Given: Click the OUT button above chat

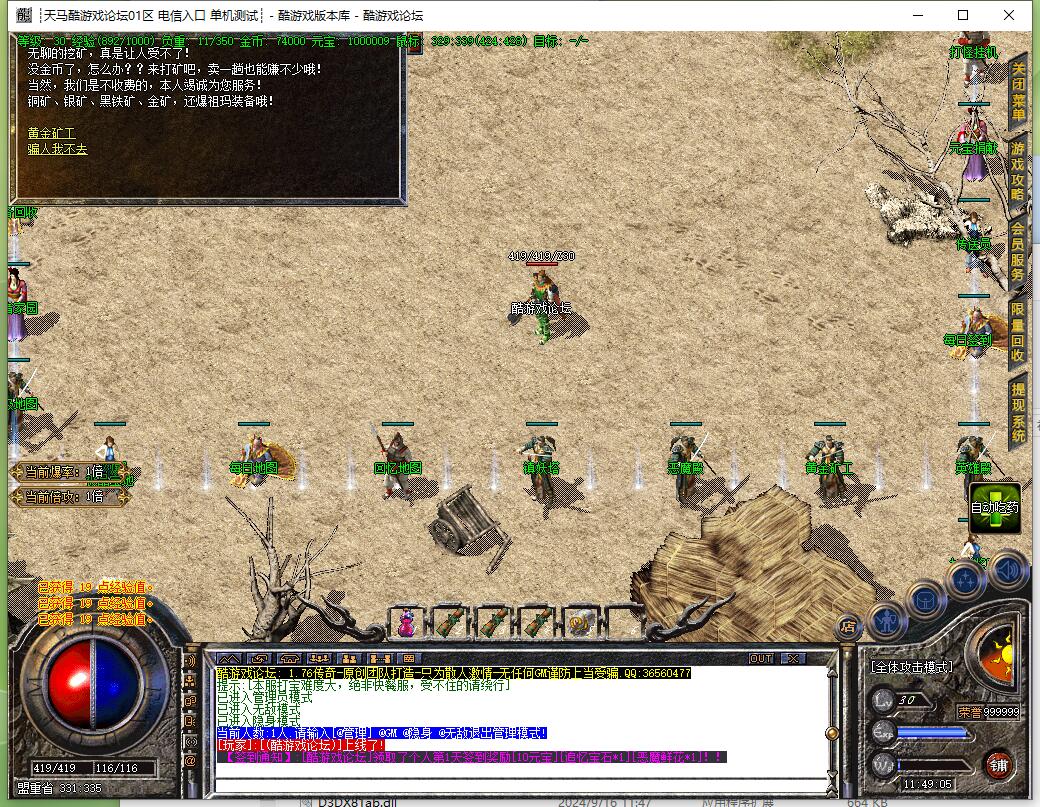Looking at the screenshot, I should [761, 659].
